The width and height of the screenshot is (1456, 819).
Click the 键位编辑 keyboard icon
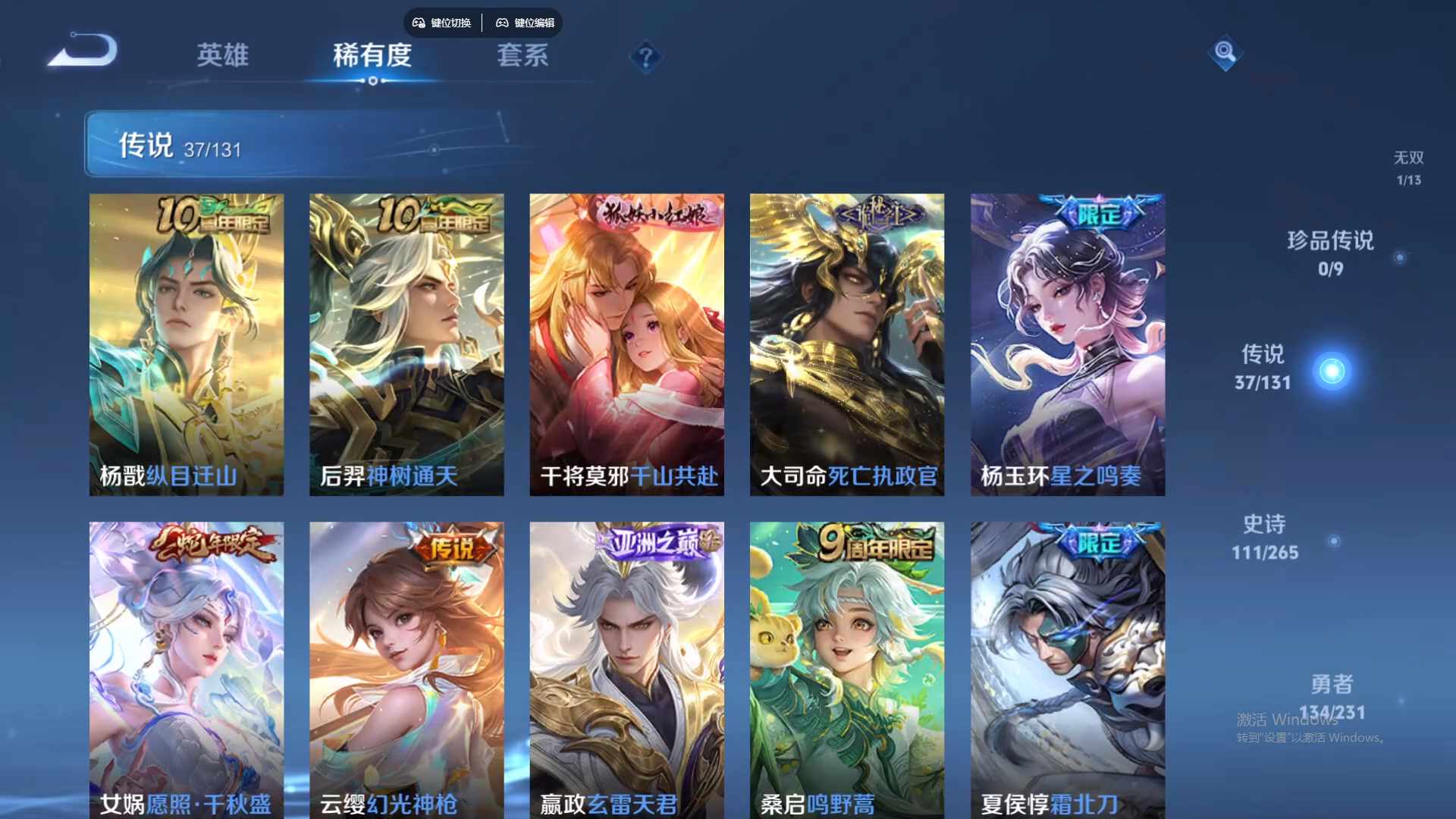[x=502, y=23]
